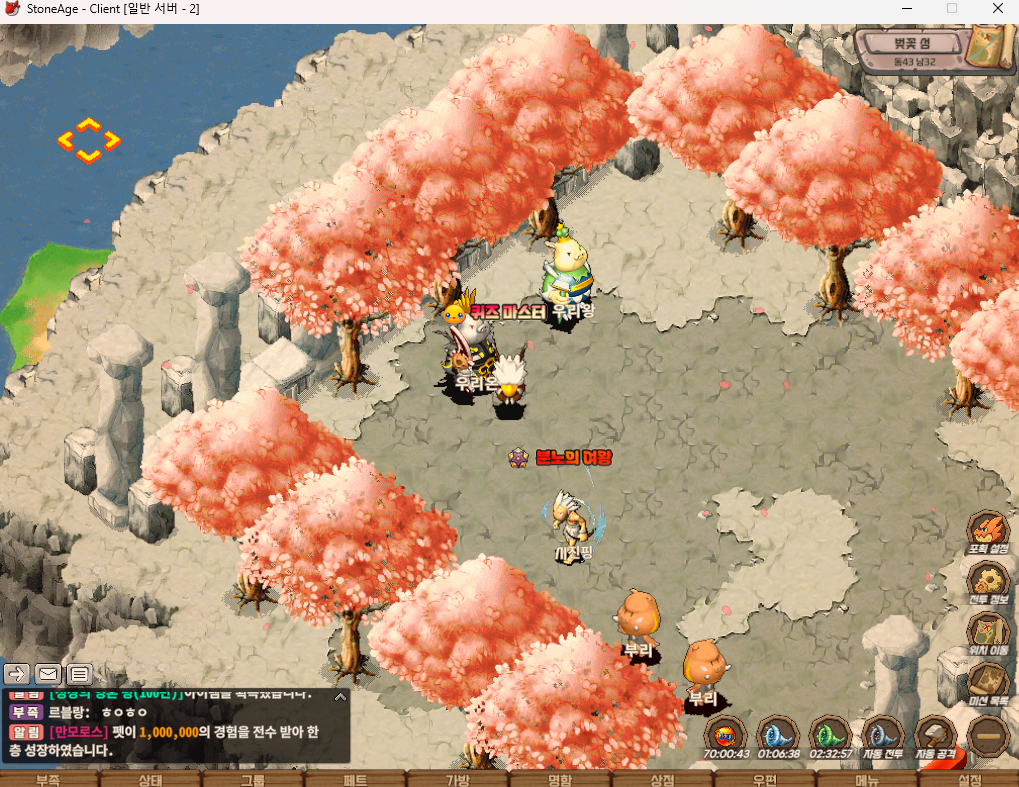Open the 상점 (shop) menu
The height and width of the screenshot is (787, 1019).
pos(662,779)
